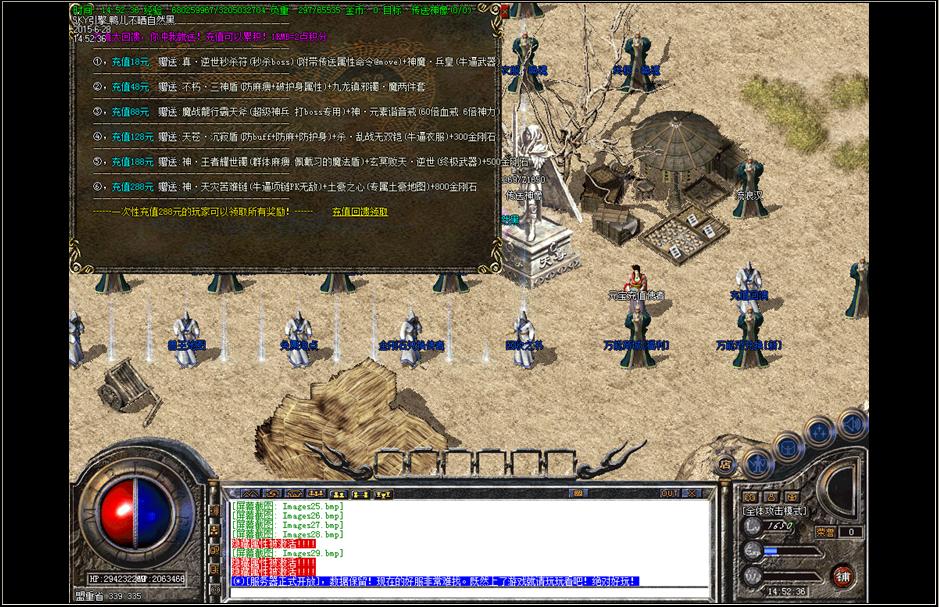Click the 充值128元 recharge tier entry
The height and width of the screenshot is (607, 939).
(133, 137)
